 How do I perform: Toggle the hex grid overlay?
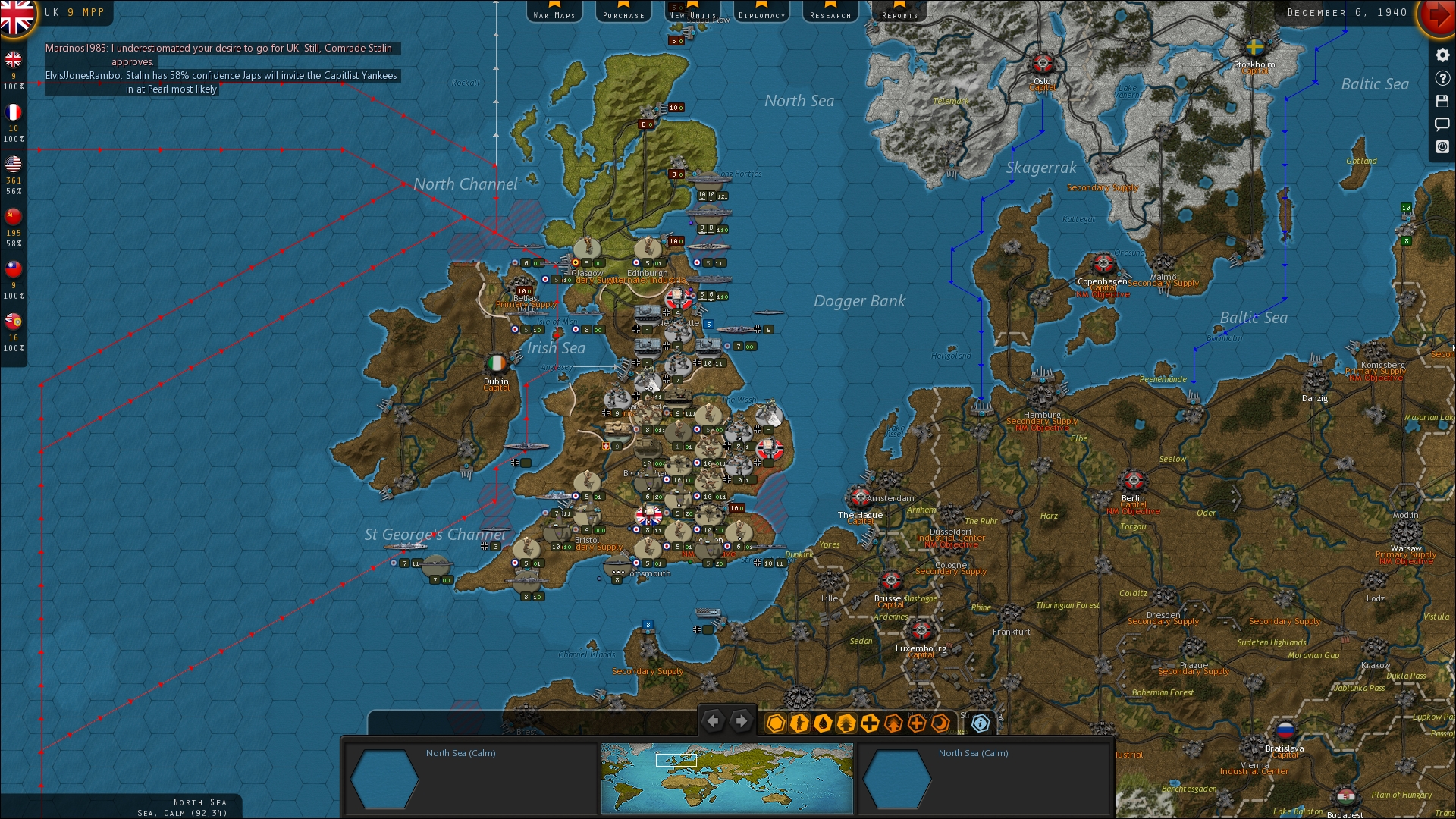776,723
